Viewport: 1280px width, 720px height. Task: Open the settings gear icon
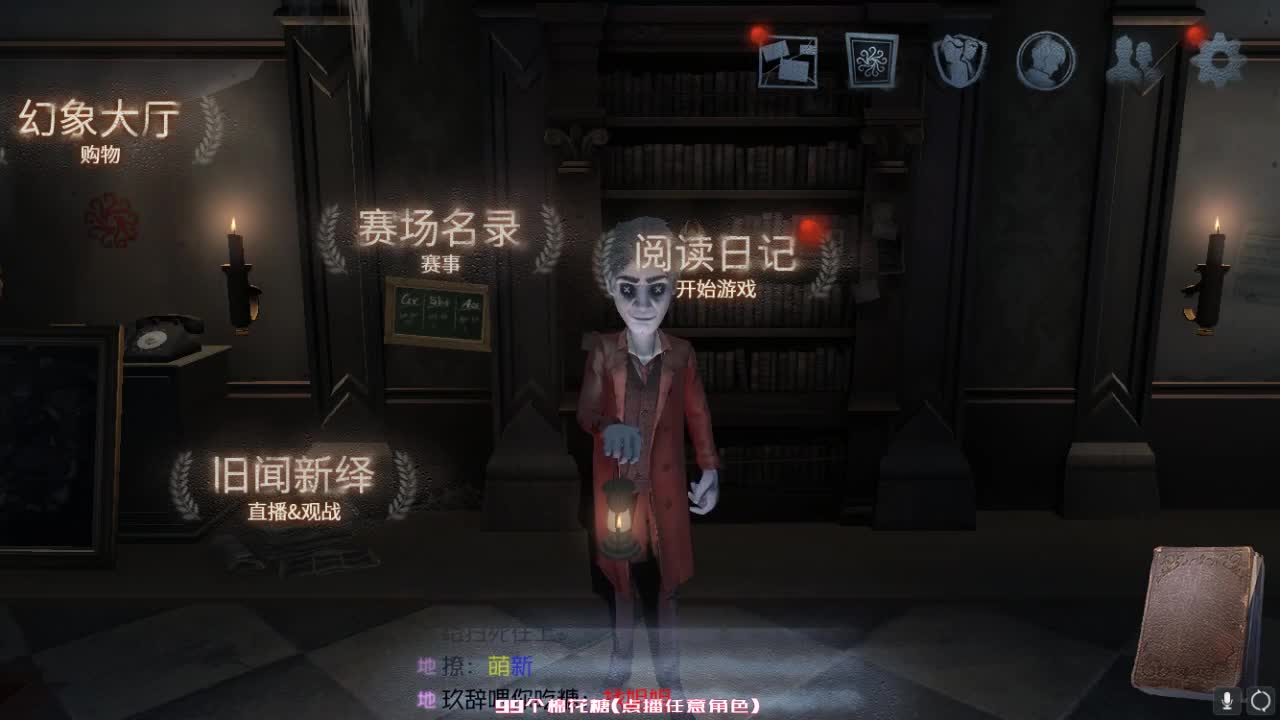tap(1217, 60)
